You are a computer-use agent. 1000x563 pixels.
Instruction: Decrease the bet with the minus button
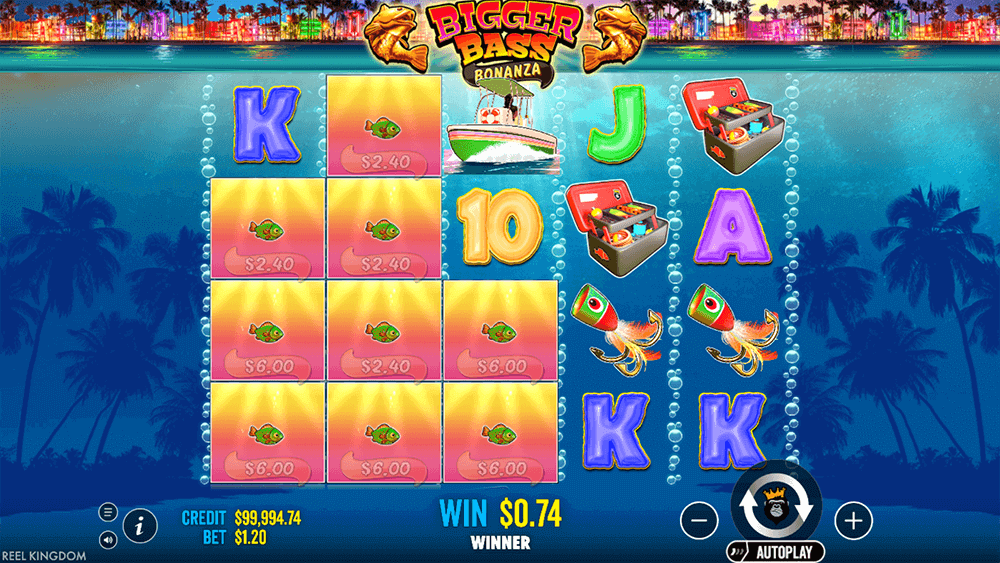[x=700, y=520]
